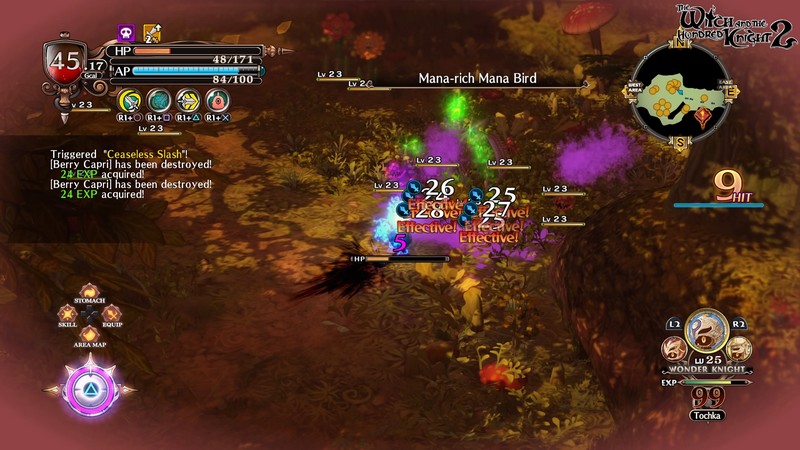
Task: Click the Tochka name label
Action: click(707, 415)
